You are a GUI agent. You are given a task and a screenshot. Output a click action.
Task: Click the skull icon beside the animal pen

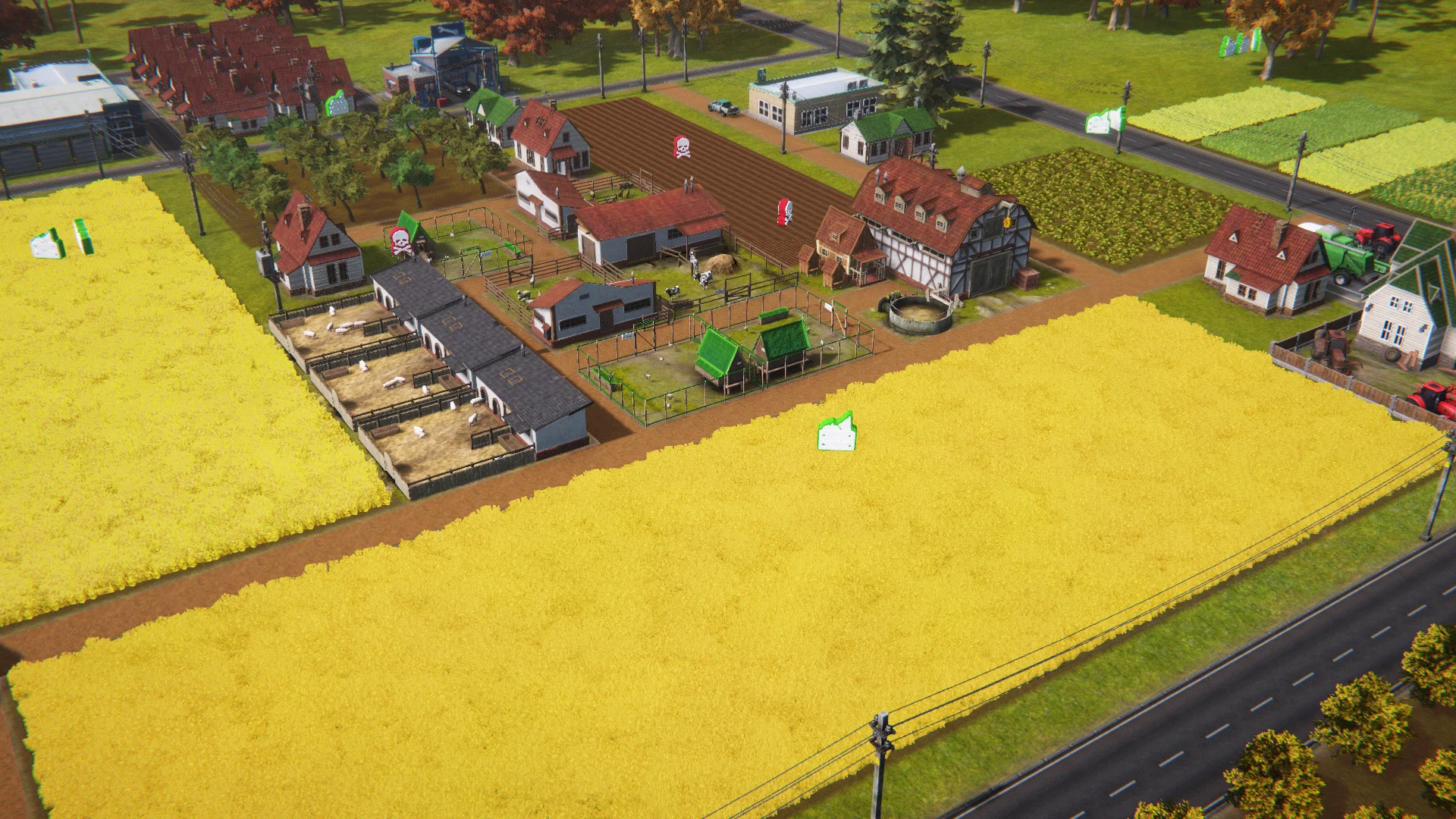(x=400, y=241)
